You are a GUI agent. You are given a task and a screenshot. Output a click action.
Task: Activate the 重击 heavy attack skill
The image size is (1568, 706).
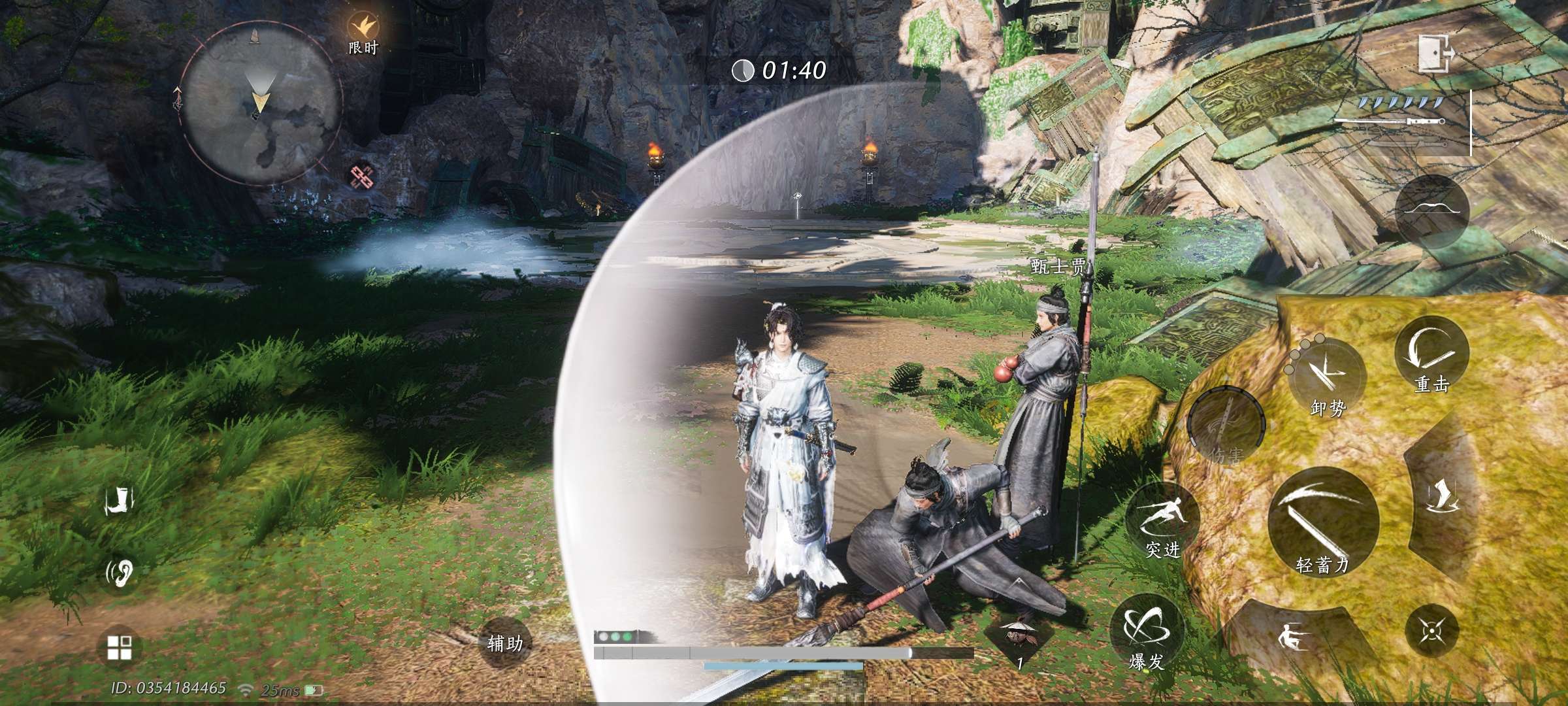click(x=1431, y=356)
